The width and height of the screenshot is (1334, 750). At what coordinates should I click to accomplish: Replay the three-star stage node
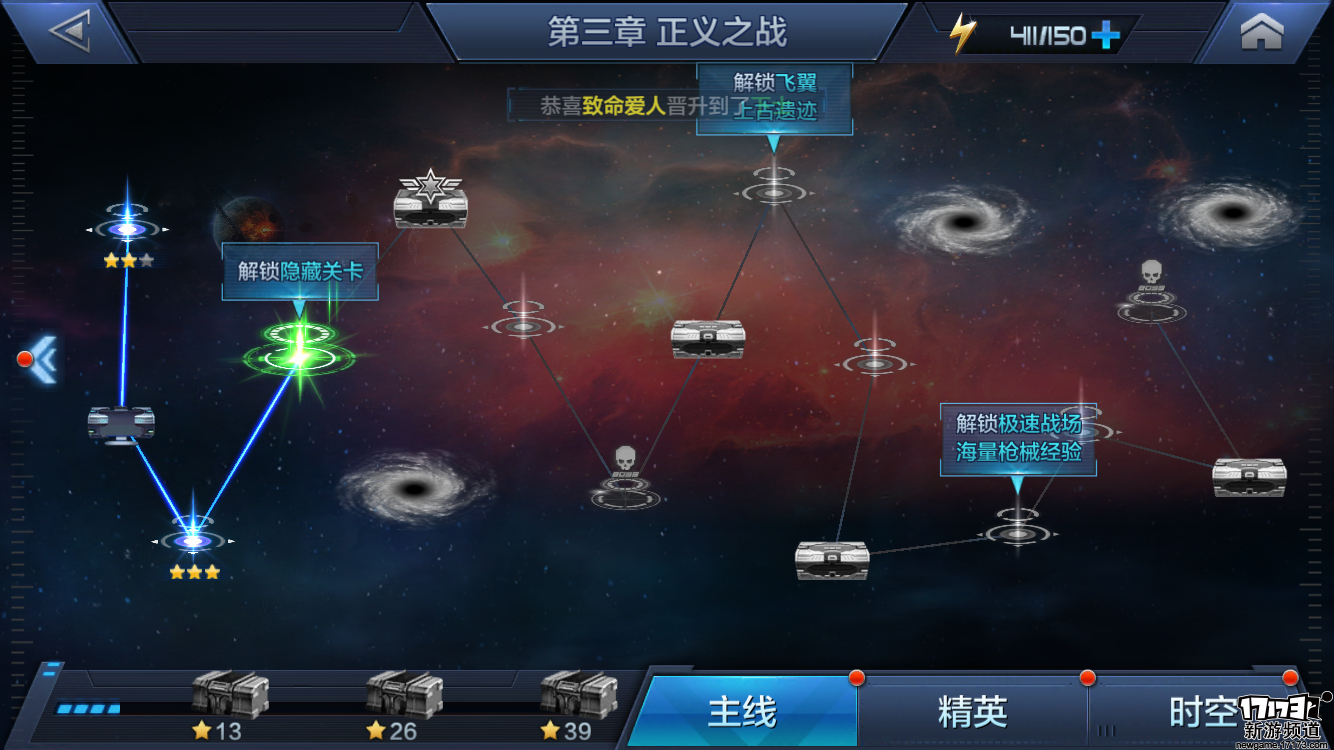tap(192, 541)
